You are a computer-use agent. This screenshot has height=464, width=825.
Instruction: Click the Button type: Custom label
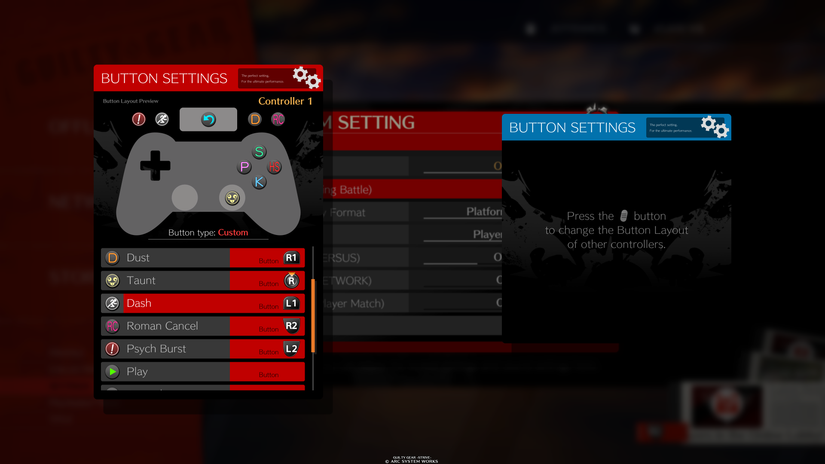(x=208, y=232)
